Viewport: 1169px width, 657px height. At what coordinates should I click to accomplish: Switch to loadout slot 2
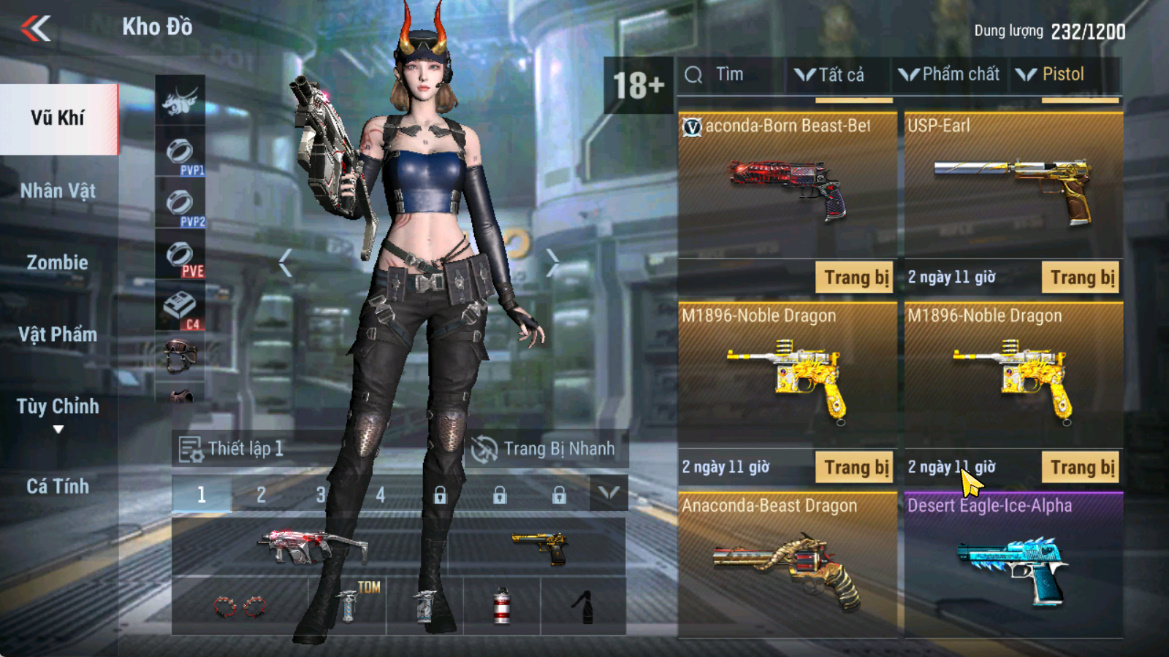(261, 494)
